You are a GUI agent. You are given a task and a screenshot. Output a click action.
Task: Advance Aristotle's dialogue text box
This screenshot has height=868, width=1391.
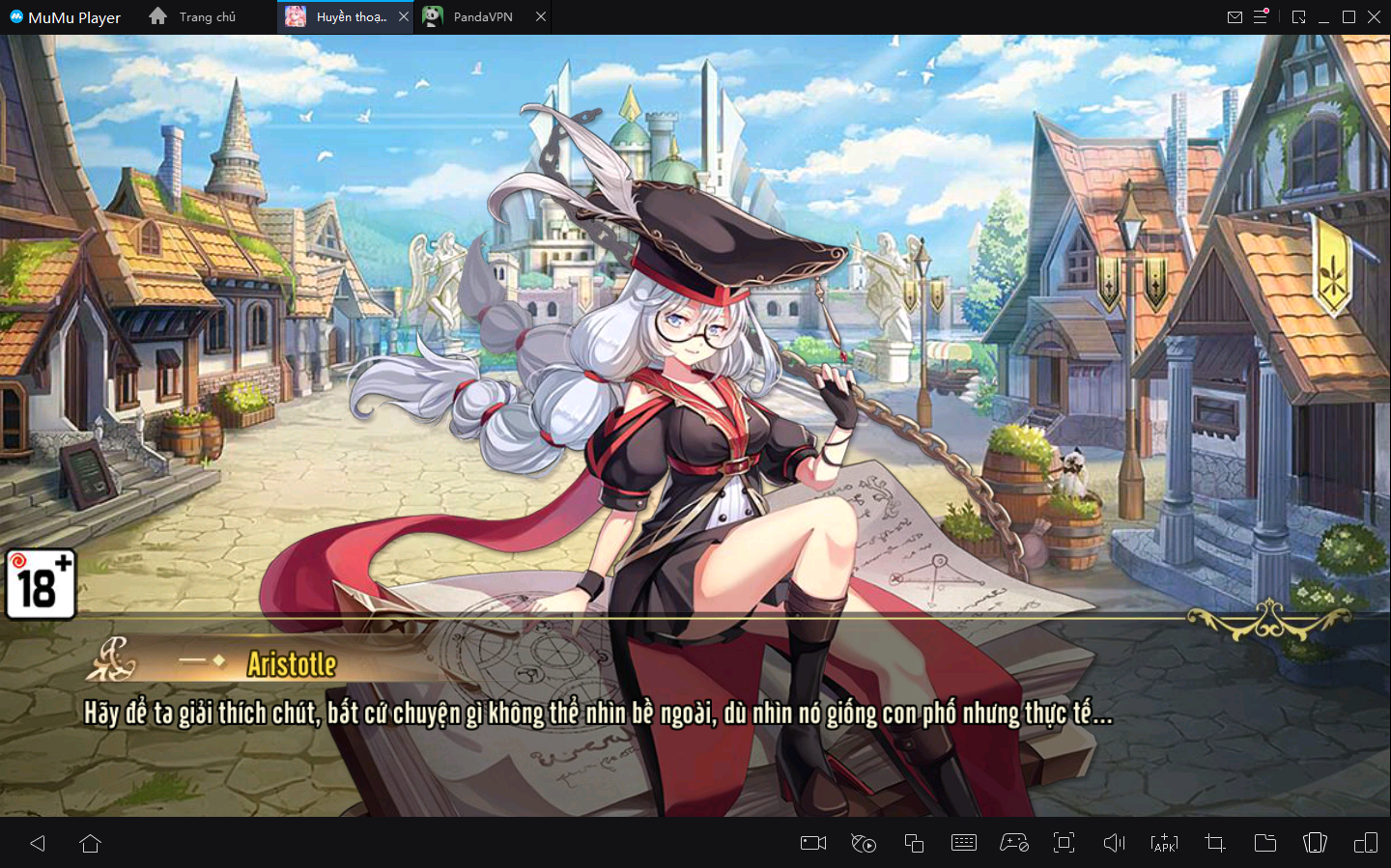point(597,714)
